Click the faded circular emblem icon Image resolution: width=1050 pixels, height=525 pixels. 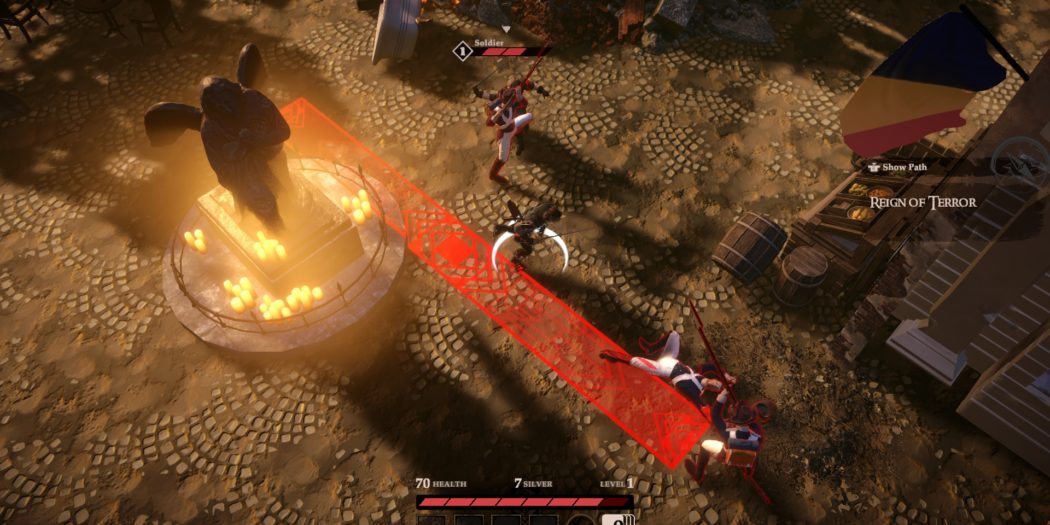(1018, 160)
